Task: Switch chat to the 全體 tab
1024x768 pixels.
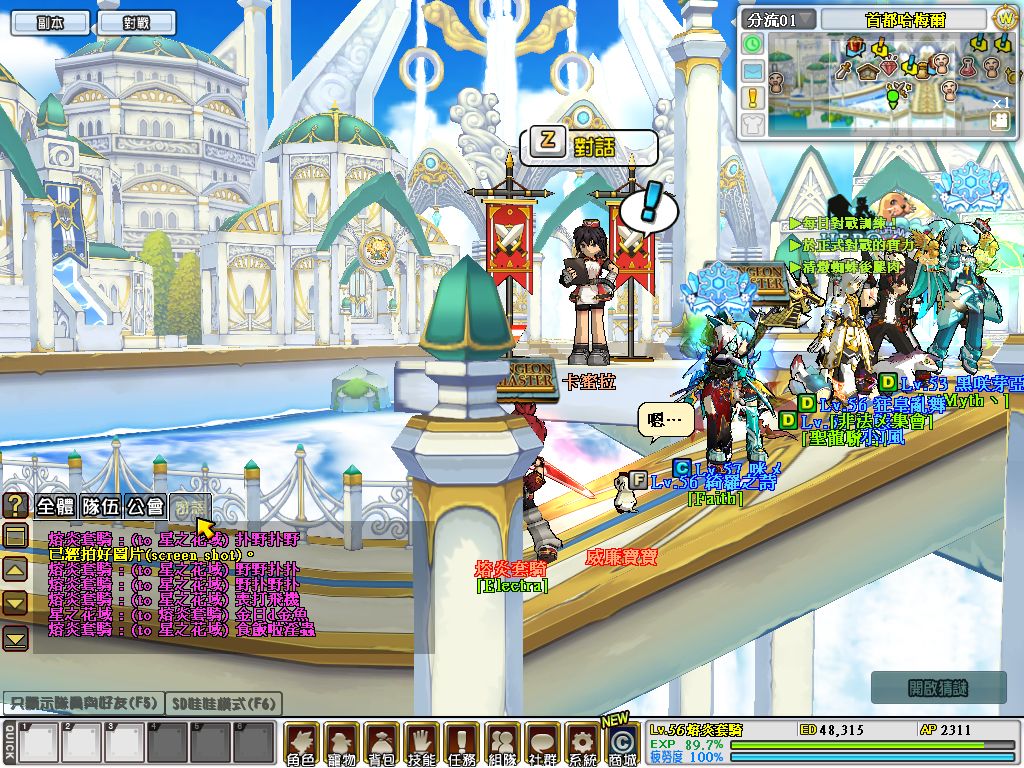Action: click(57, 506)
